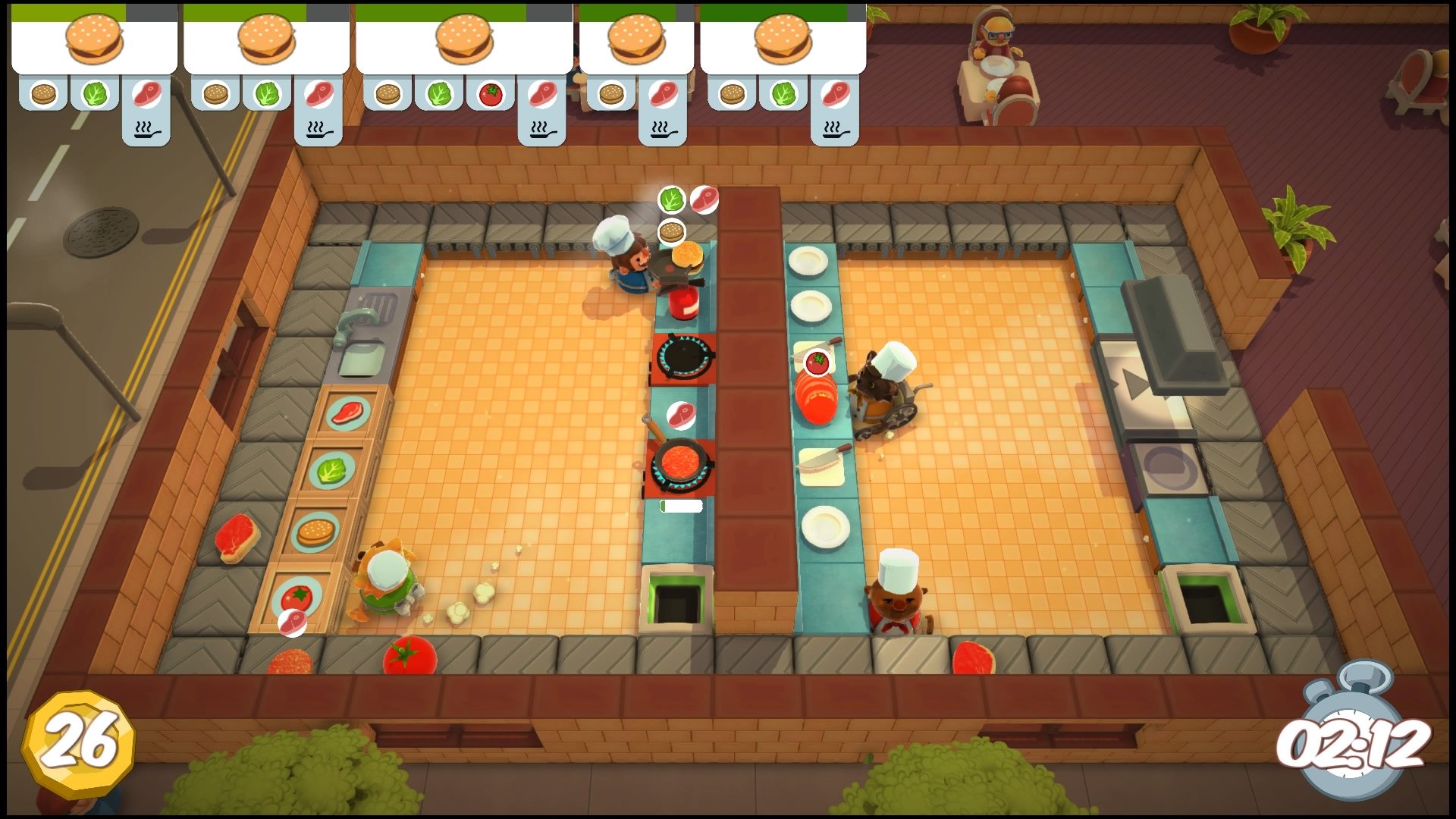Select the frying pan icon under the third order
The height and width of the screenshot is (819, 1456).
pos(541,130)
